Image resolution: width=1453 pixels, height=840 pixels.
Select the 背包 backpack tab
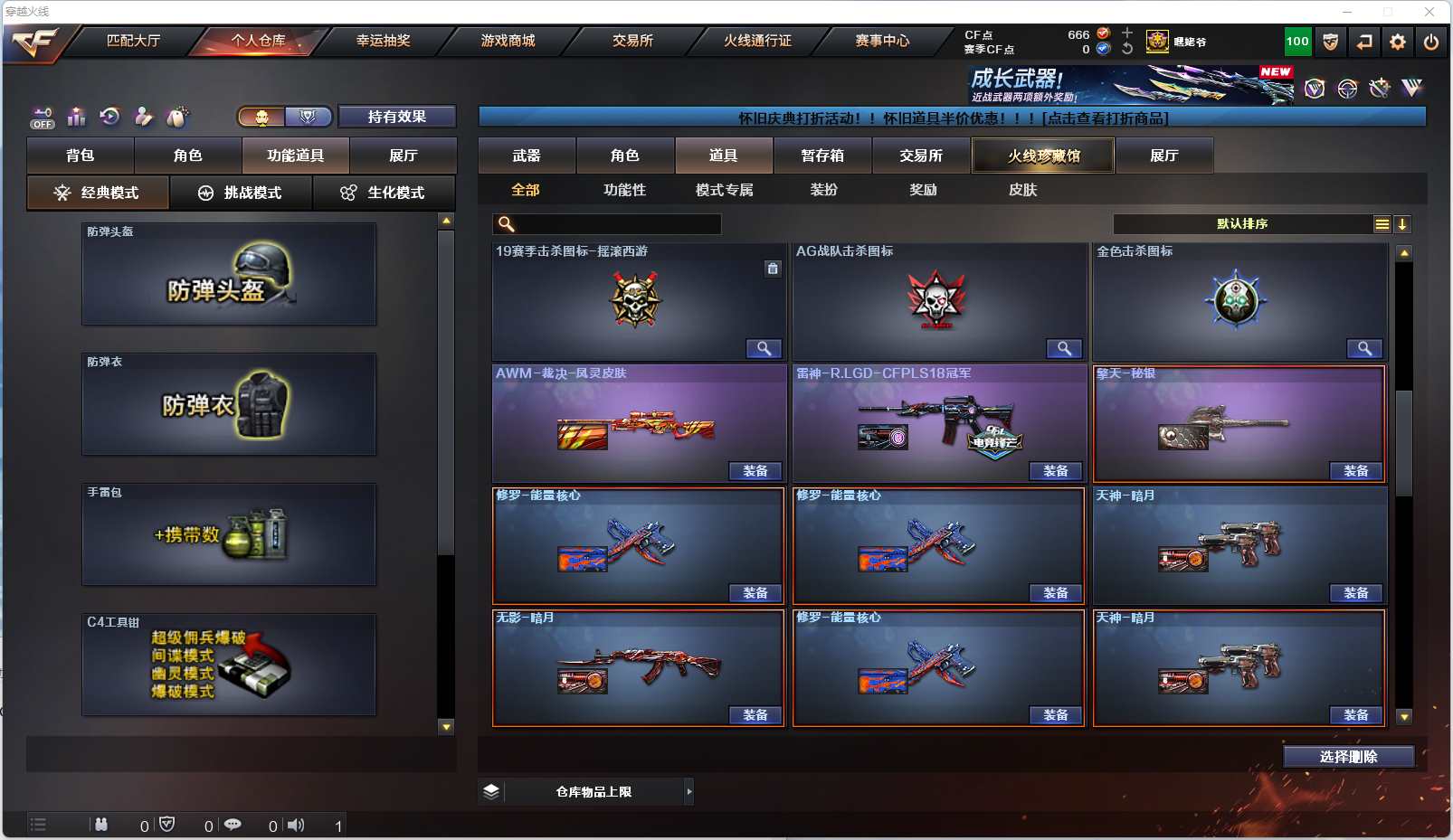point(81,156)
